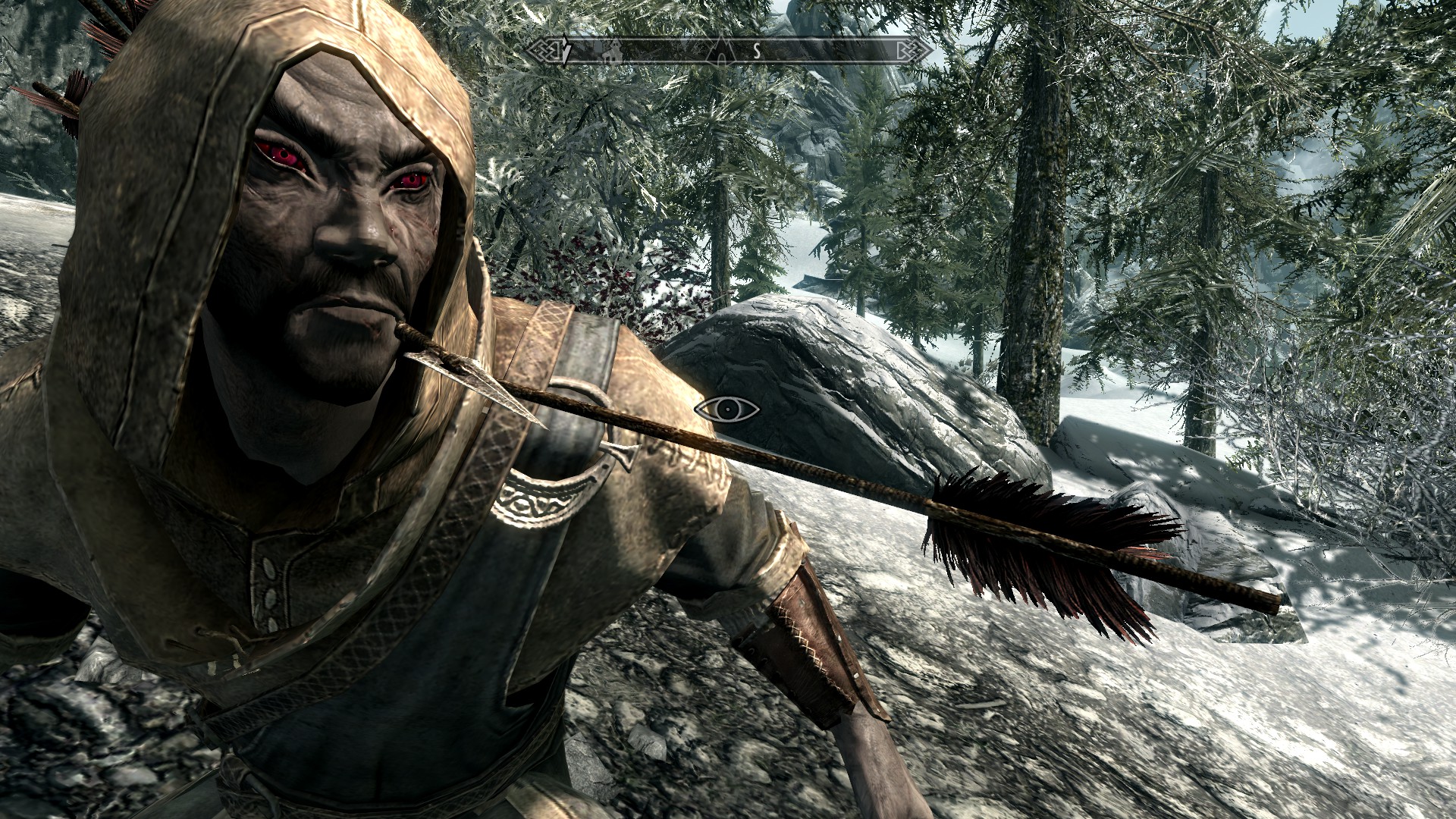Click the sneak eye crosshair
The width and height of the screenshot is (1456, 819).
(726, 409)
